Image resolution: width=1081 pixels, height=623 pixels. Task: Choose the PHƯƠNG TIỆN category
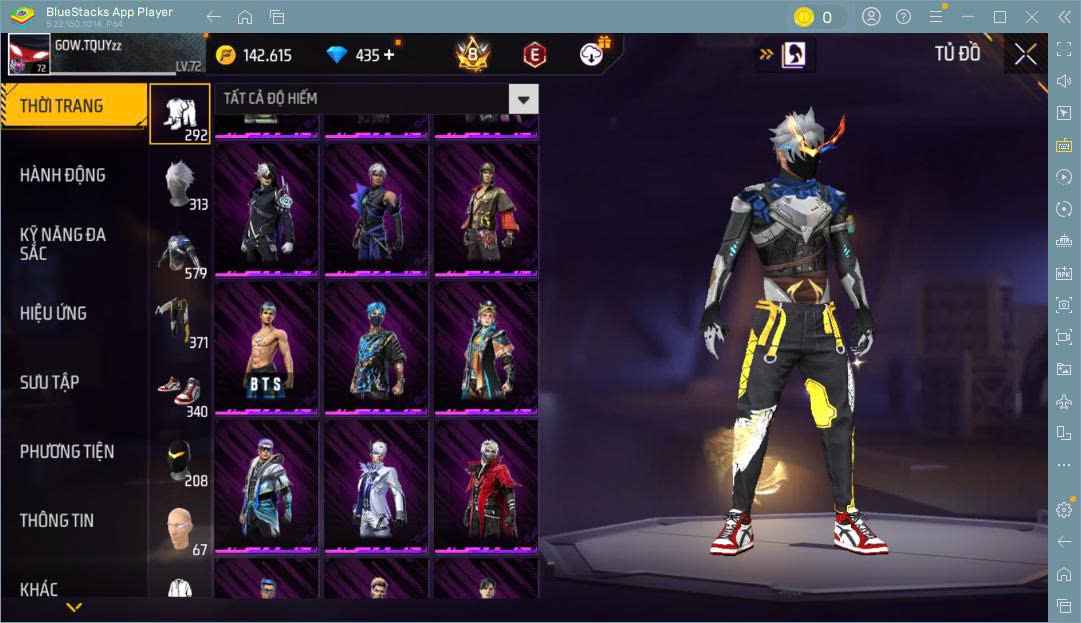click(67, 451)
